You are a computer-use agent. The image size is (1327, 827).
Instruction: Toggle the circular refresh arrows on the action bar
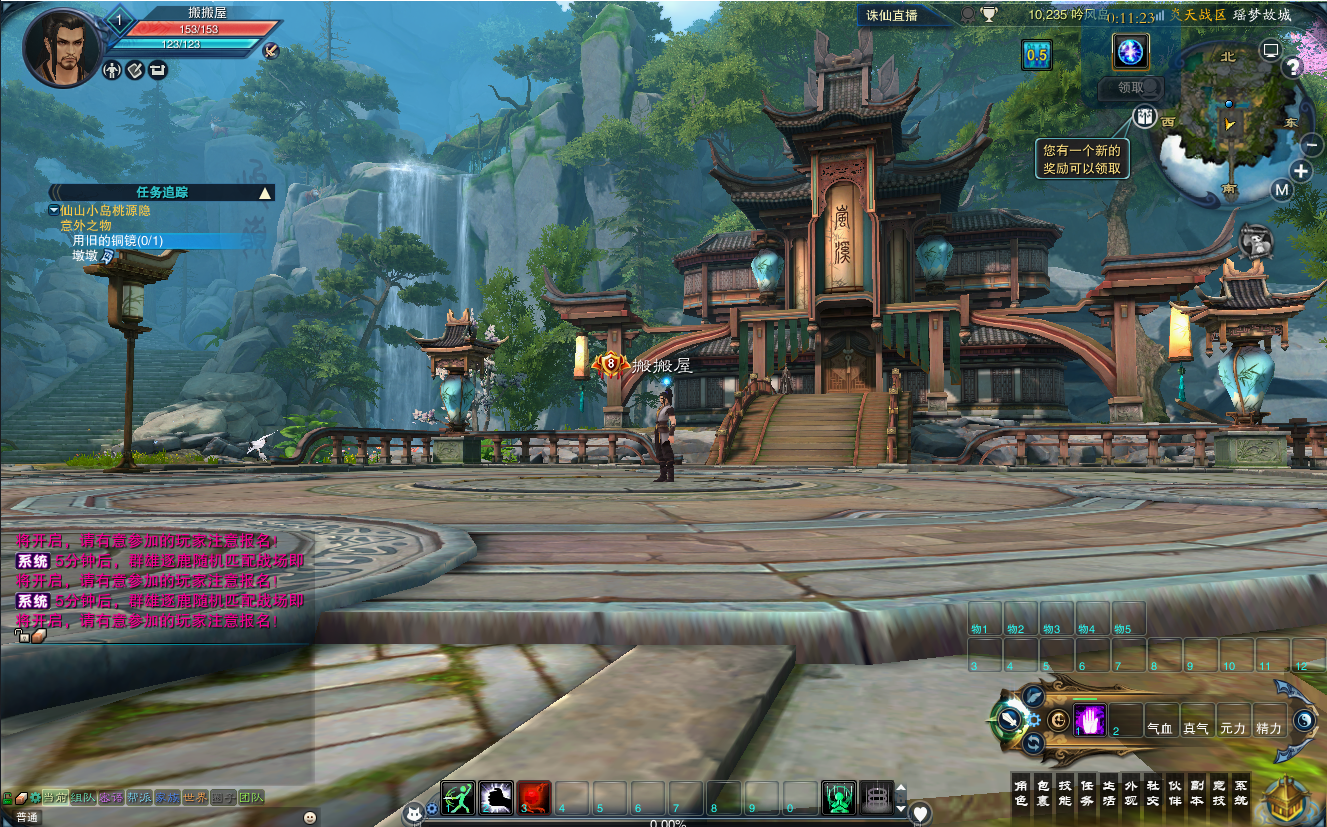click(x=1032, y=743)
